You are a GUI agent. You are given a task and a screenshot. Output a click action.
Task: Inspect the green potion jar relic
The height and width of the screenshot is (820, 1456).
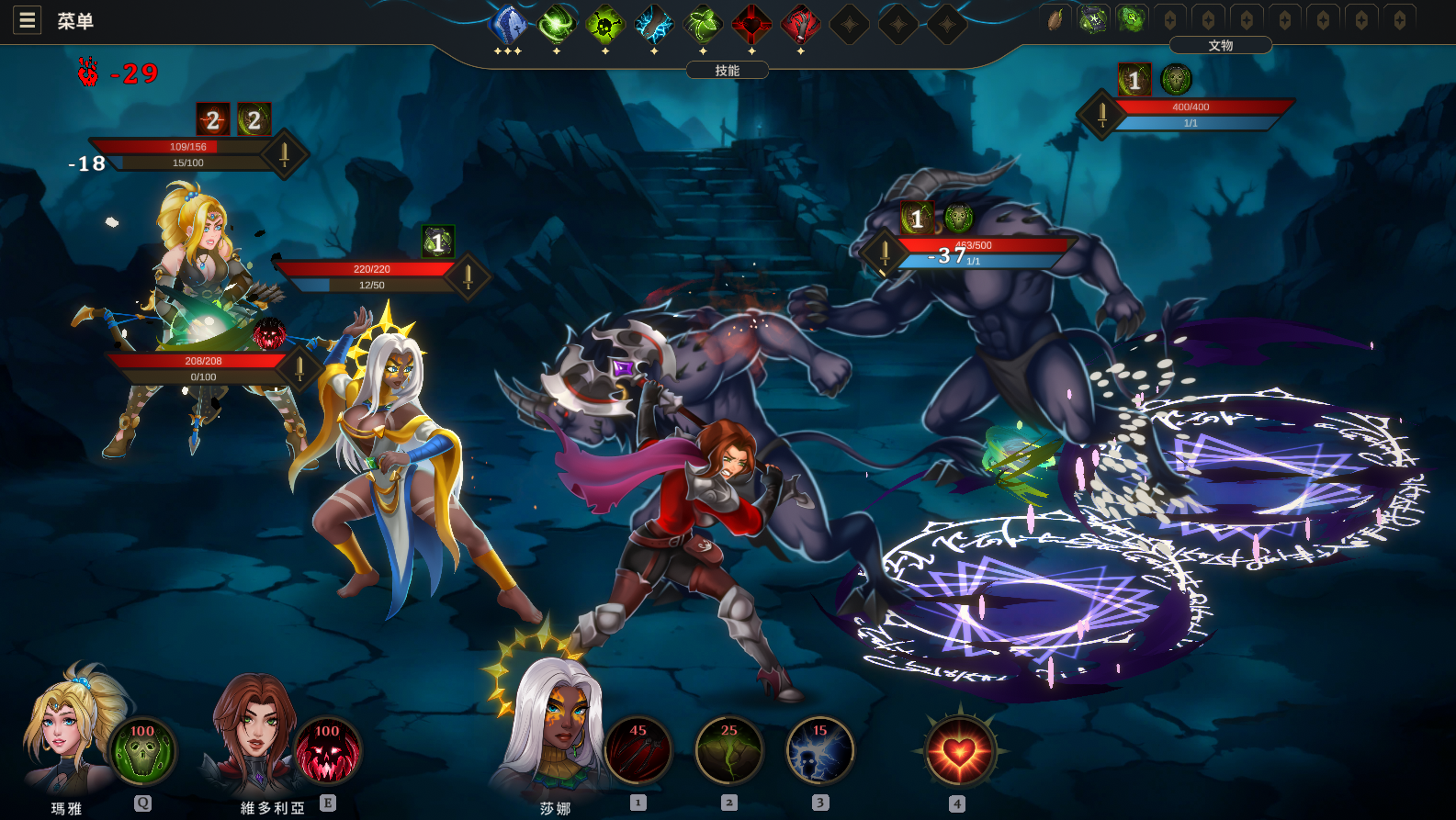pos(1093,19)
